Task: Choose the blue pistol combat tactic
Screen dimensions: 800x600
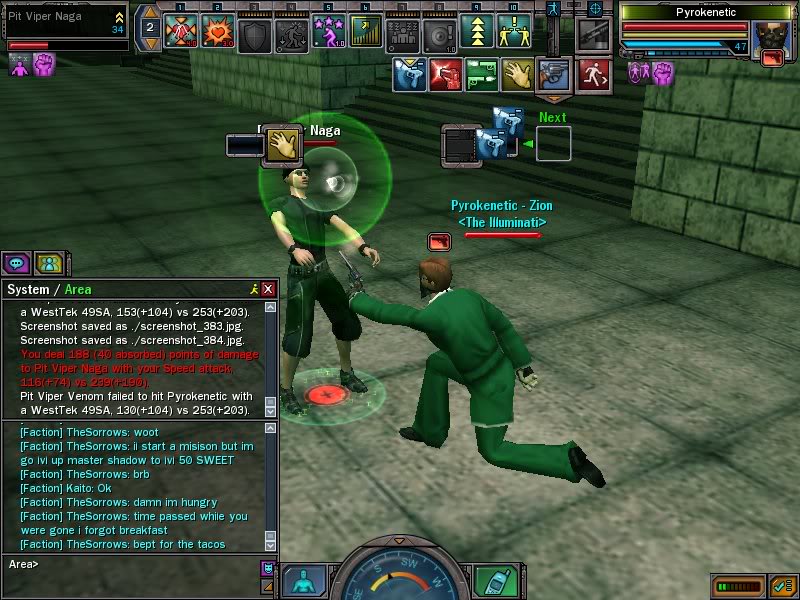Action: click(x=408, y=72)
